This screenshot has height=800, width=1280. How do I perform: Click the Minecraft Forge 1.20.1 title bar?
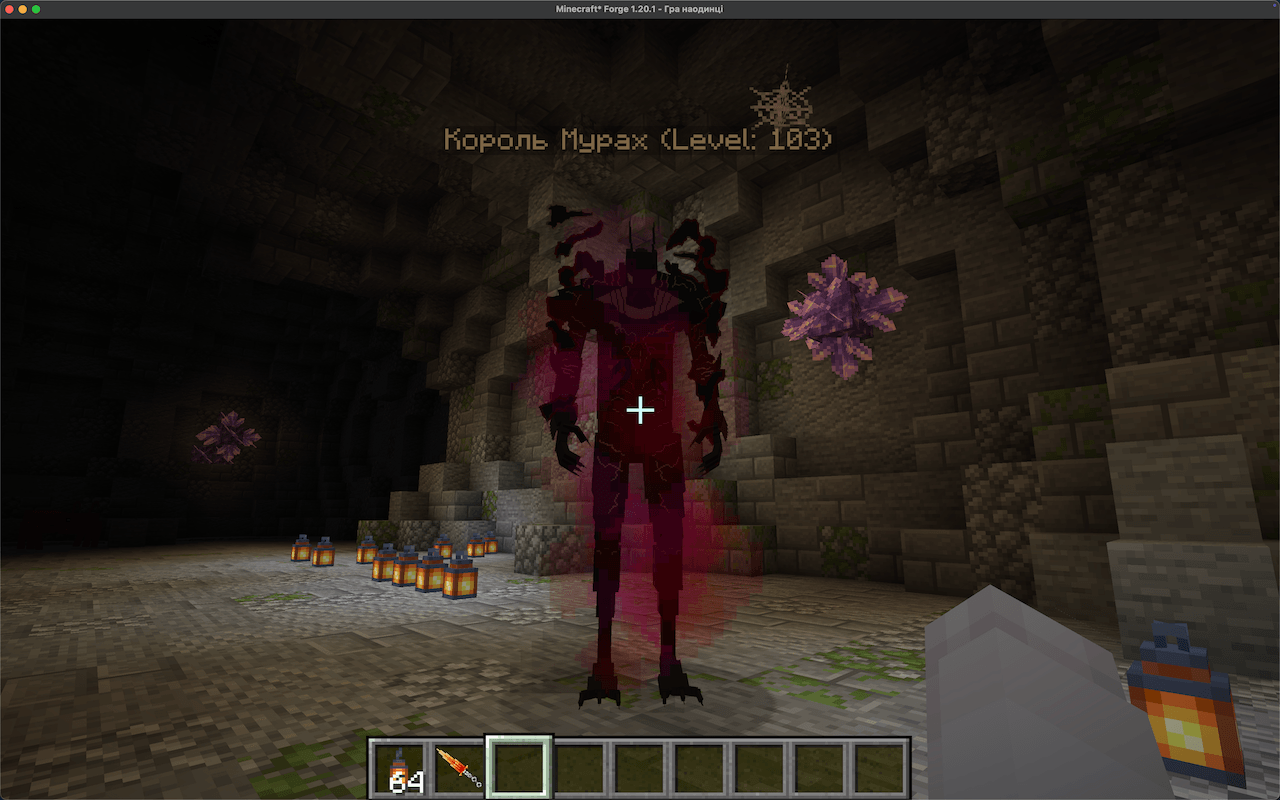point(640,8)
